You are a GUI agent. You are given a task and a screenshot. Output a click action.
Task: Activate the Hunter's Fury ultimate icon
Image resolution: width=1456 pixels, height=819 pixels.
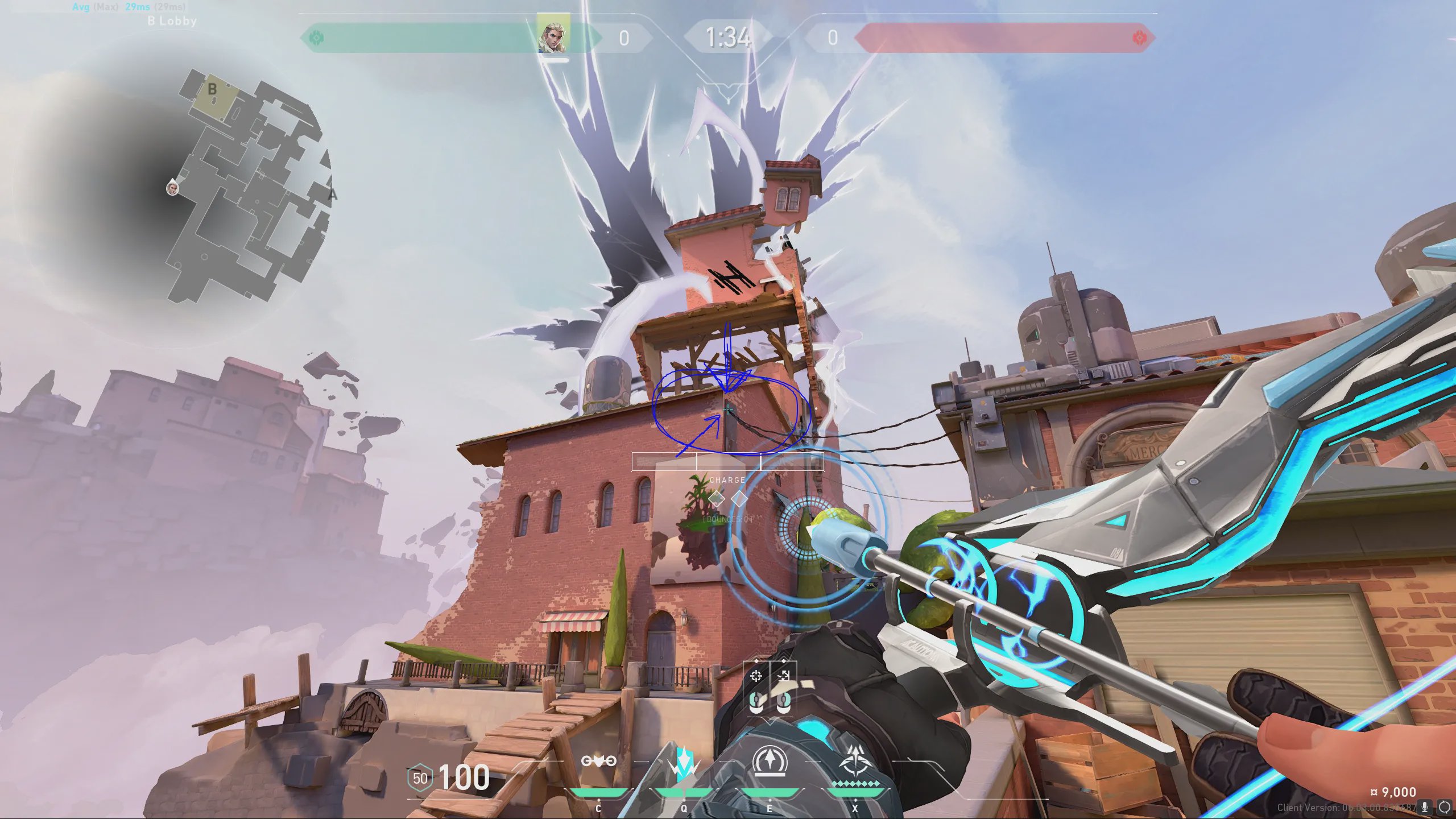pyautogui.click(x=854, y=761)
